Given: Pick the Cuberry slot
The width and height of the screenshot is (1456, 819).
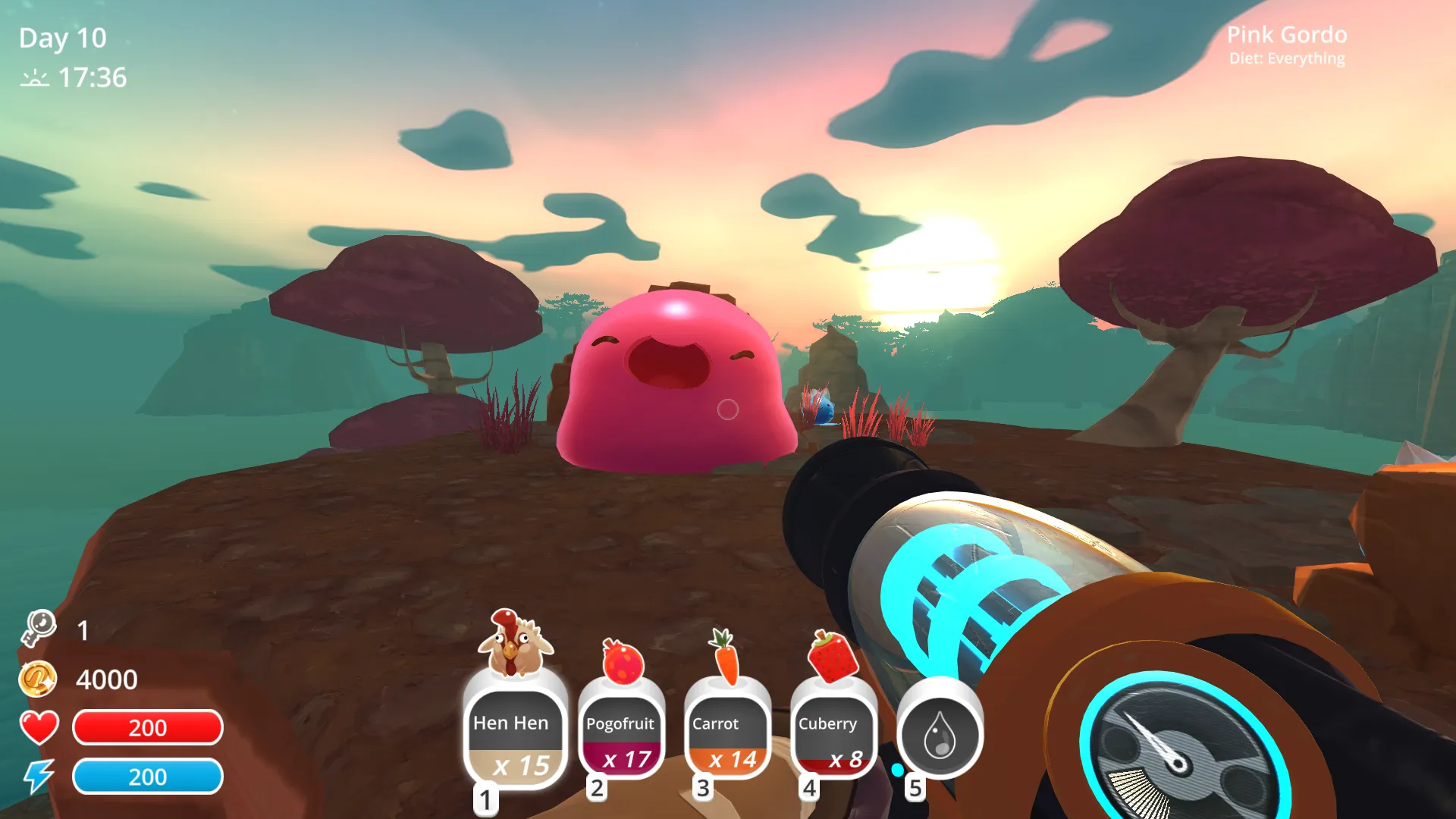Looking at the screenshot, I should tap(833, 736).
